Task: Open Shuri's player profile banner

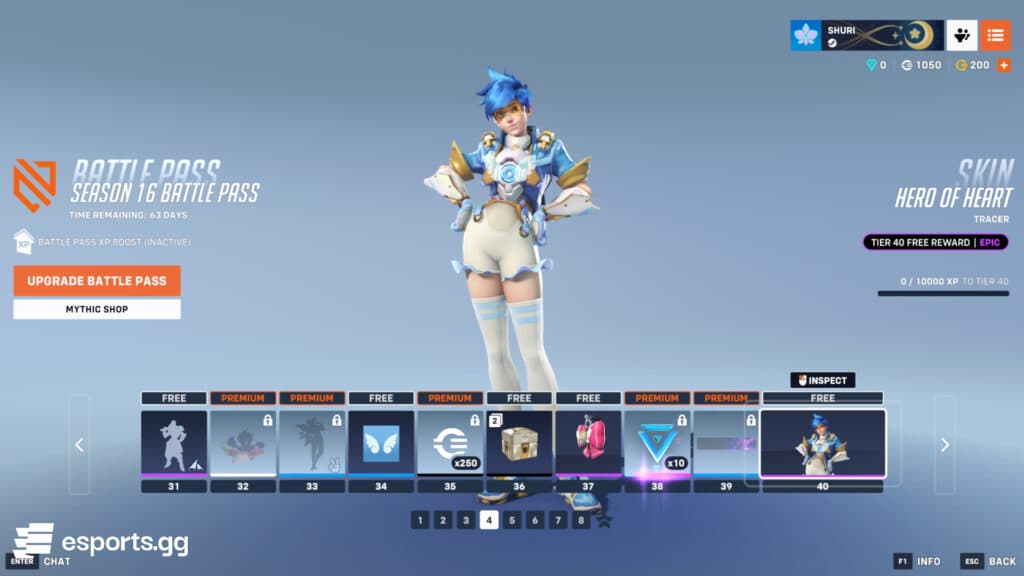Action: coord(866,35)
